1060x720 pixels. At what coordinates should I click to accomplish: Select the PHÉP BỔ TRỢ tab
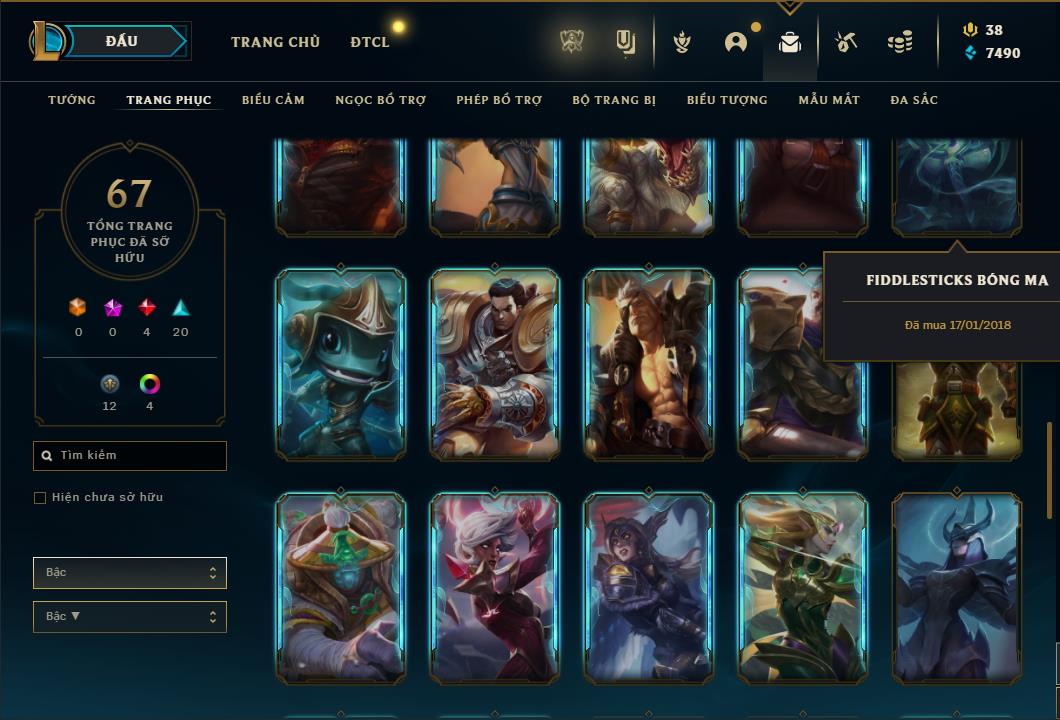(x=499, y=100)
